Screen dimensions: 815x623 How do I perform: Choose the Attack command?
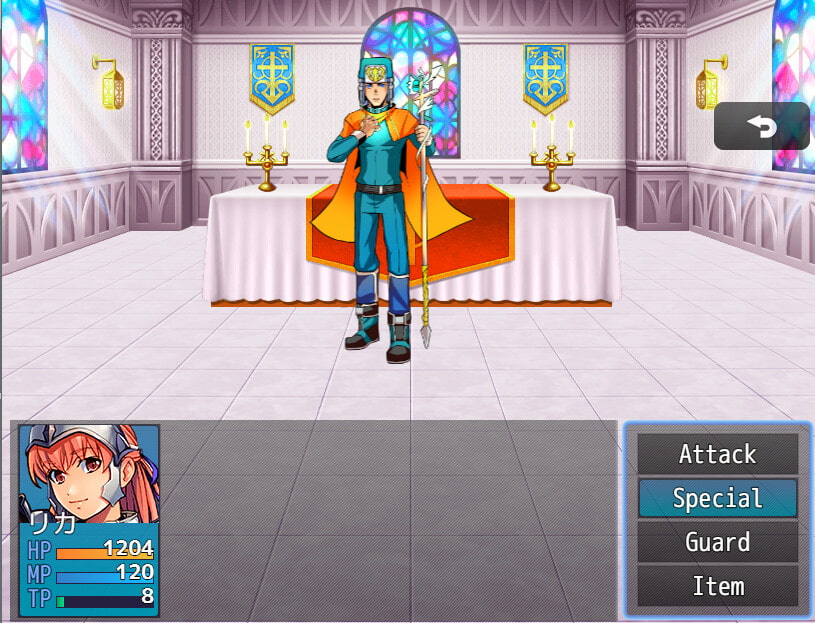(717, 454)
